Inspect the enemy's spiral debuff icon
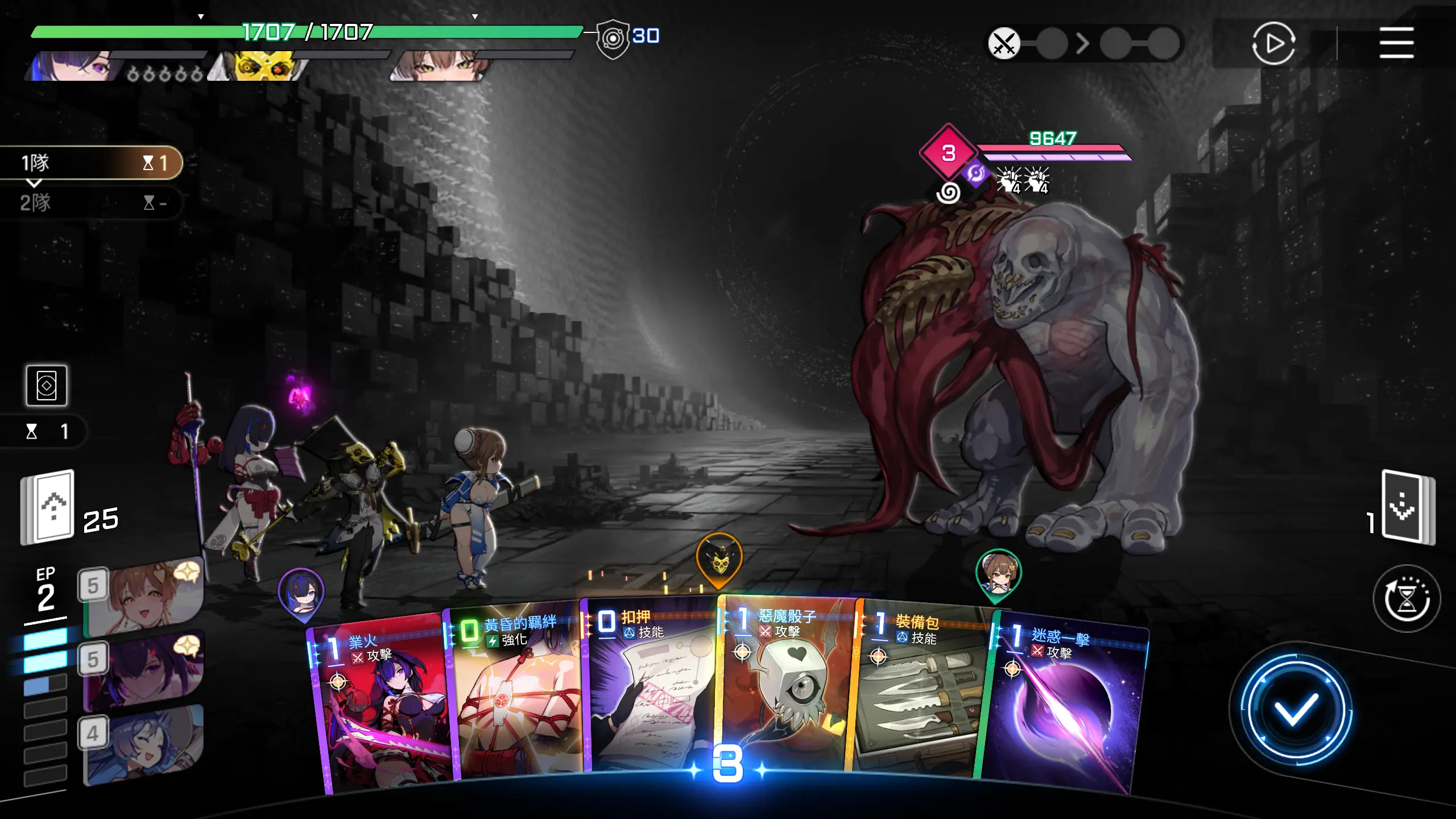 948,193
